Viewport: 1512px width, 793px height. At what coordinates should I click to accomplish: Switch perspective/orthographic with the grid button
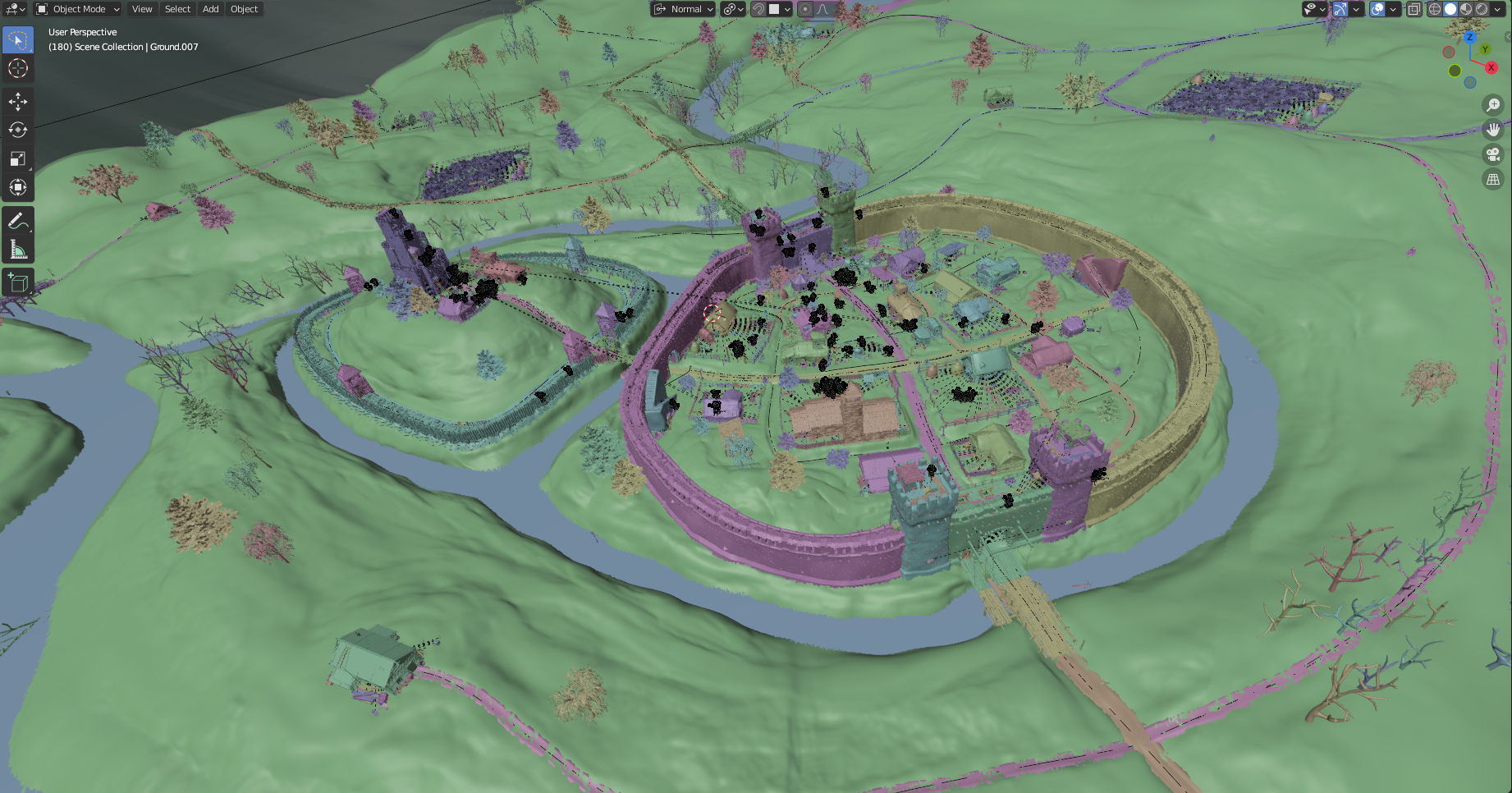click(x=1493, y=179)
